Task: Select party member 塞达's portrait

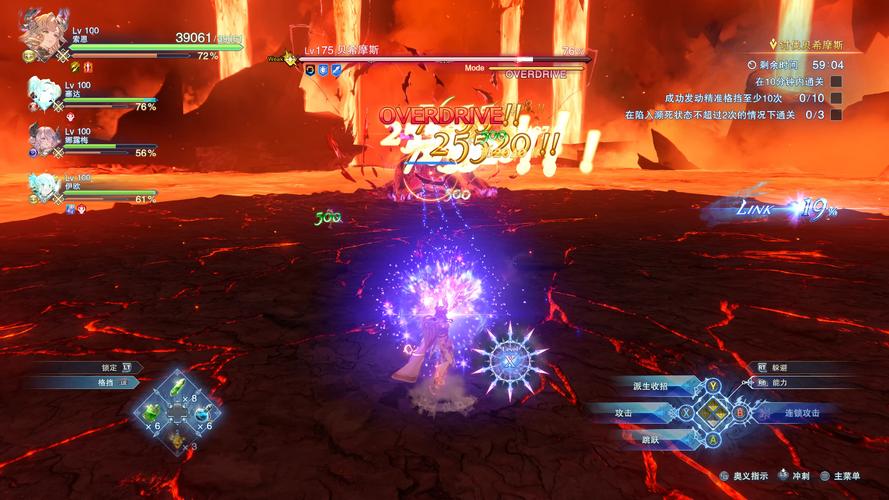Action: click(43, 93)
